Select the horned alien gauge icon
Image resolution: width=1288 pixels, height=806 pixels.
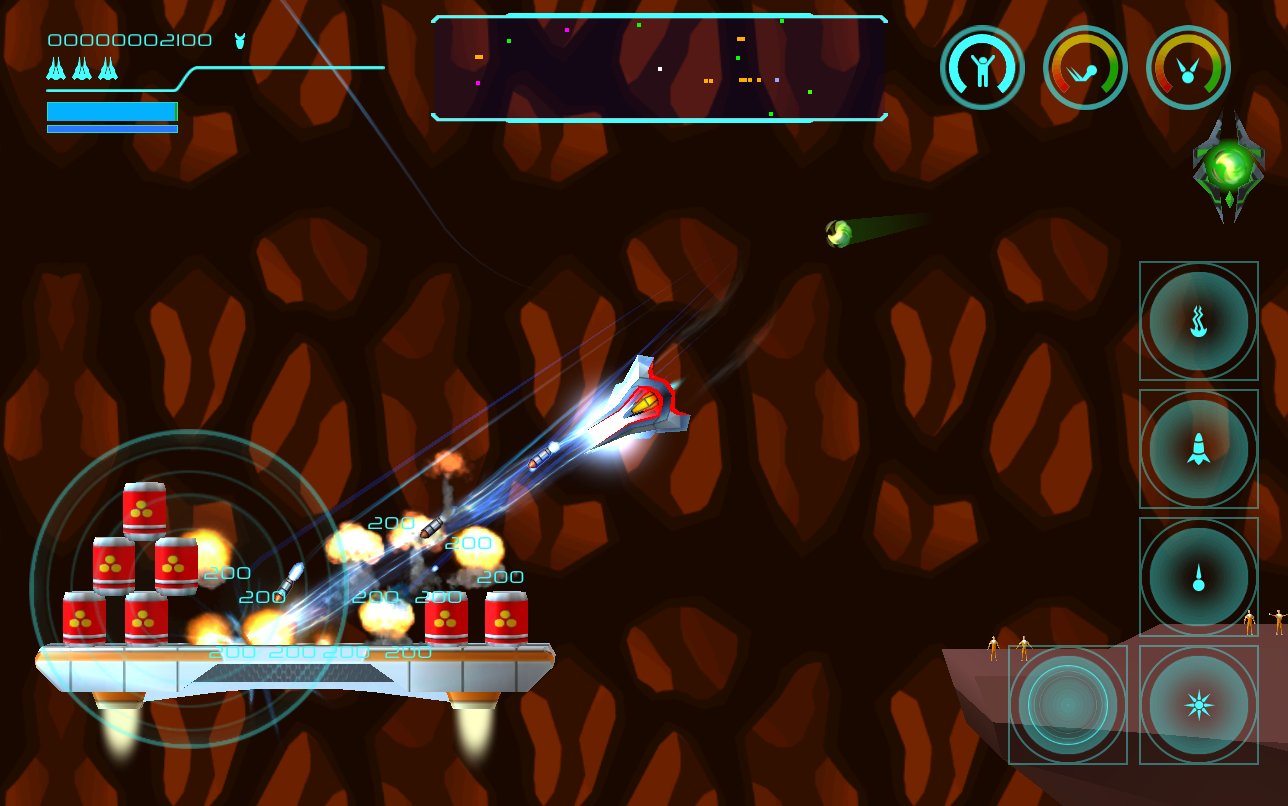click(x=1188, y=68)
